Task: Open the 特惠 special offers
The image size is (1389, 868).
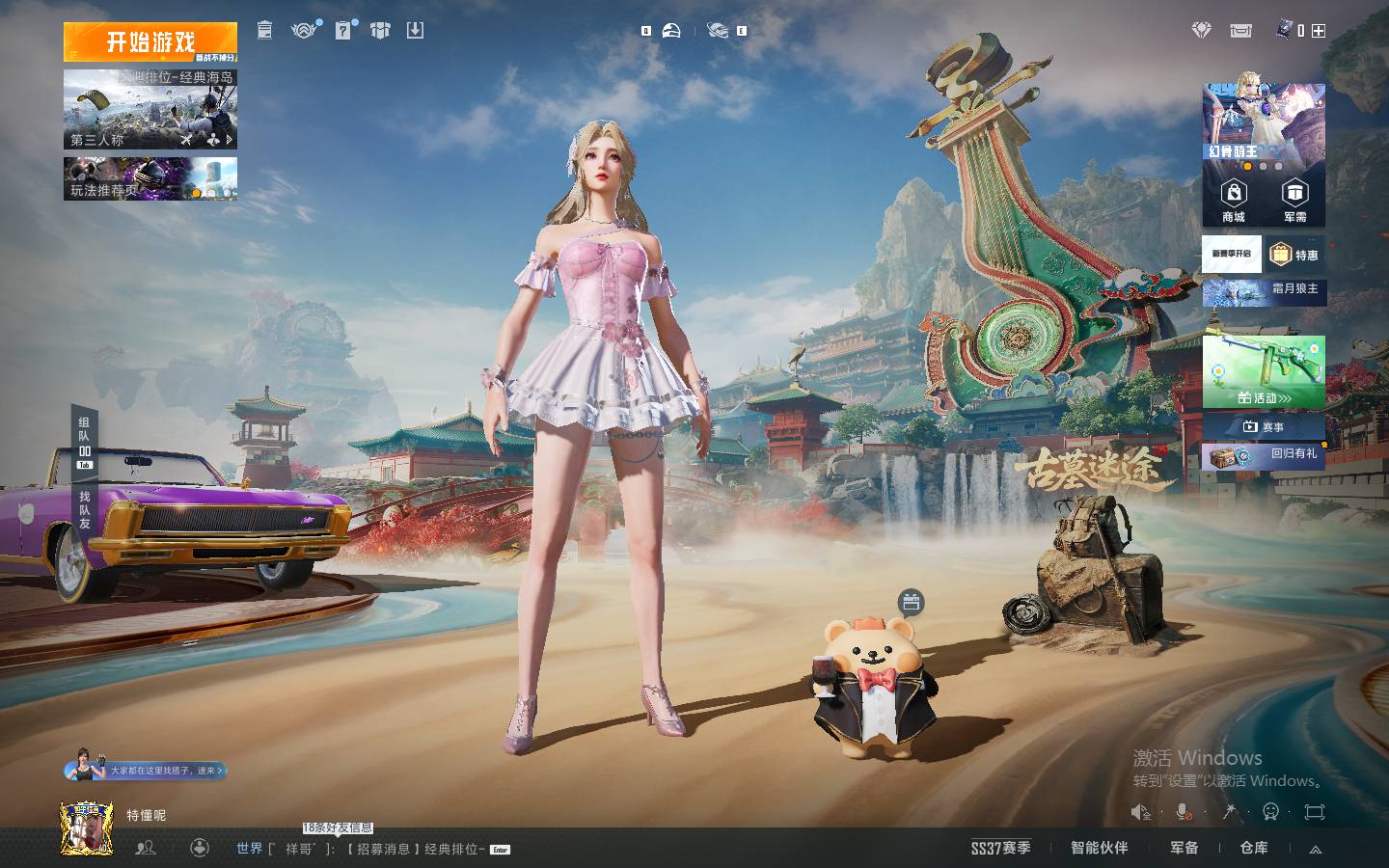Action: point(1295,255)
